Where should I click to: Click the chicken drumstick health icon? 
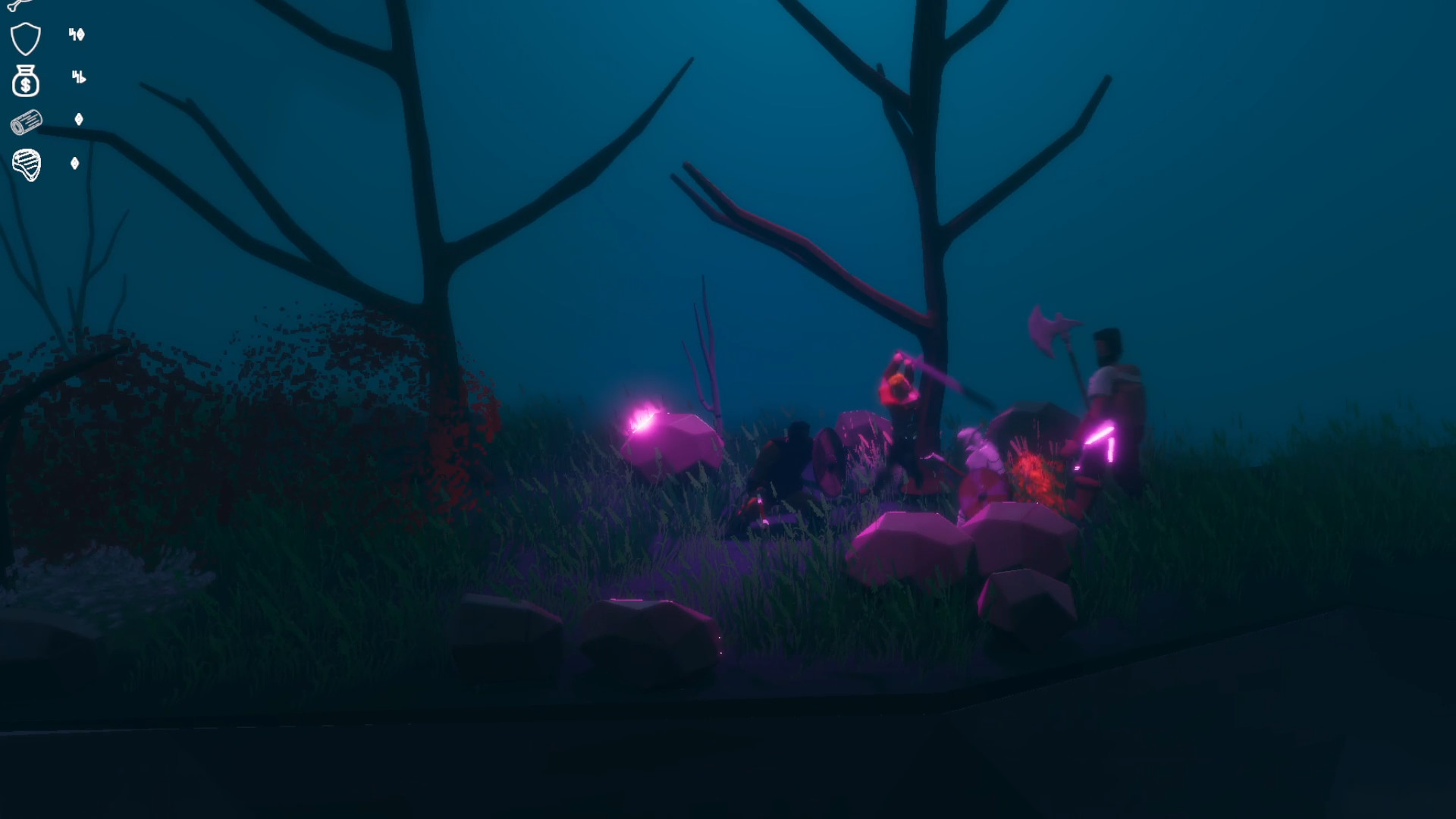click(21, 8)
